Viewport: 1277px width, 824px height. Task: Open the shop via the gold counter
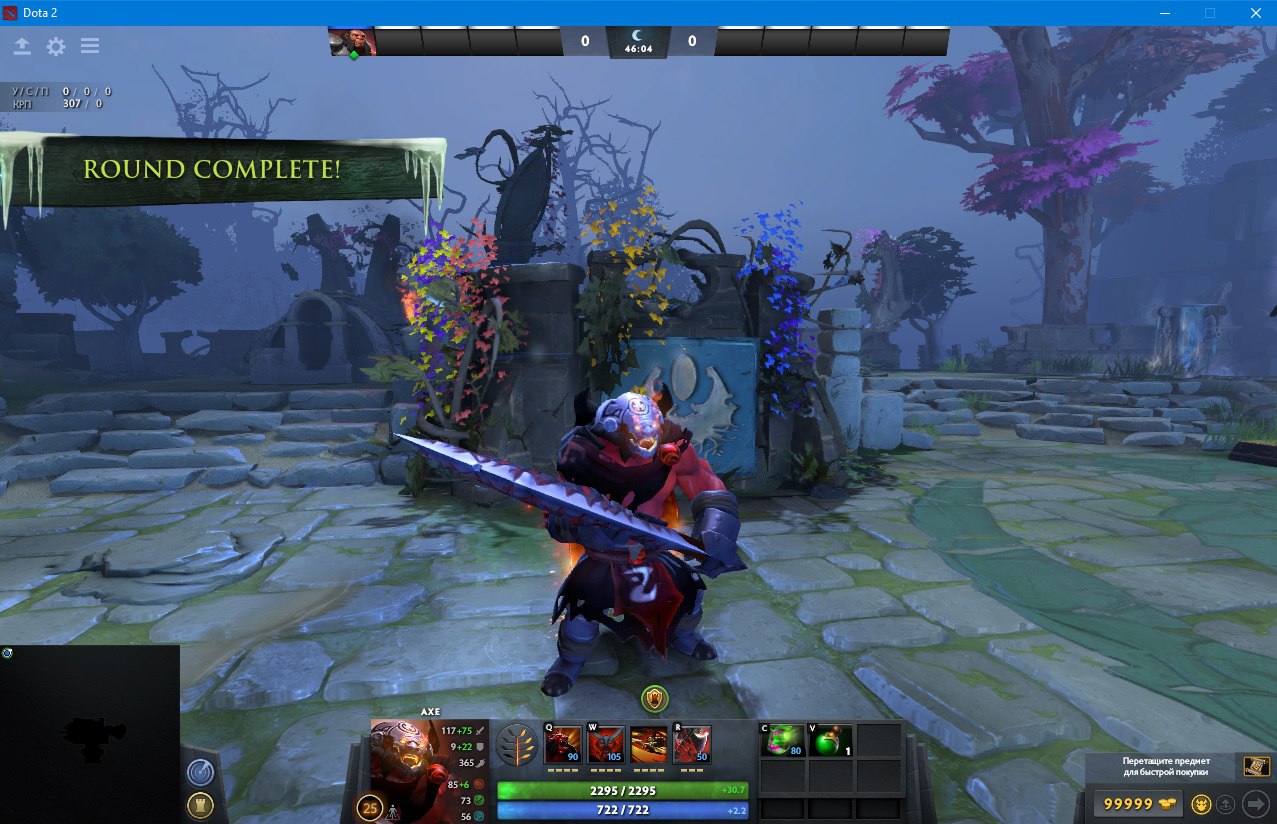coord(1137,804)
